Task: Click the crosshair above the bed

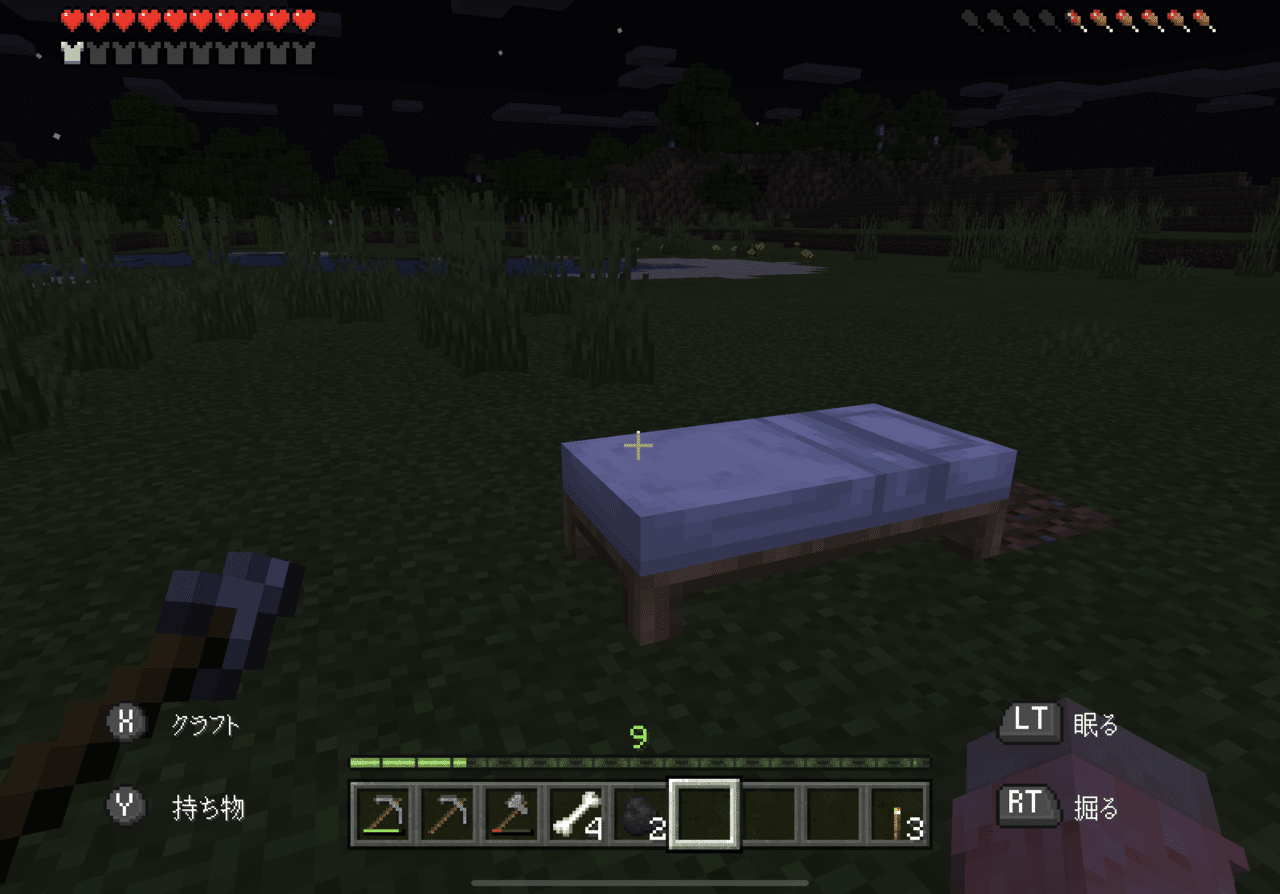Action: point(637,444)
